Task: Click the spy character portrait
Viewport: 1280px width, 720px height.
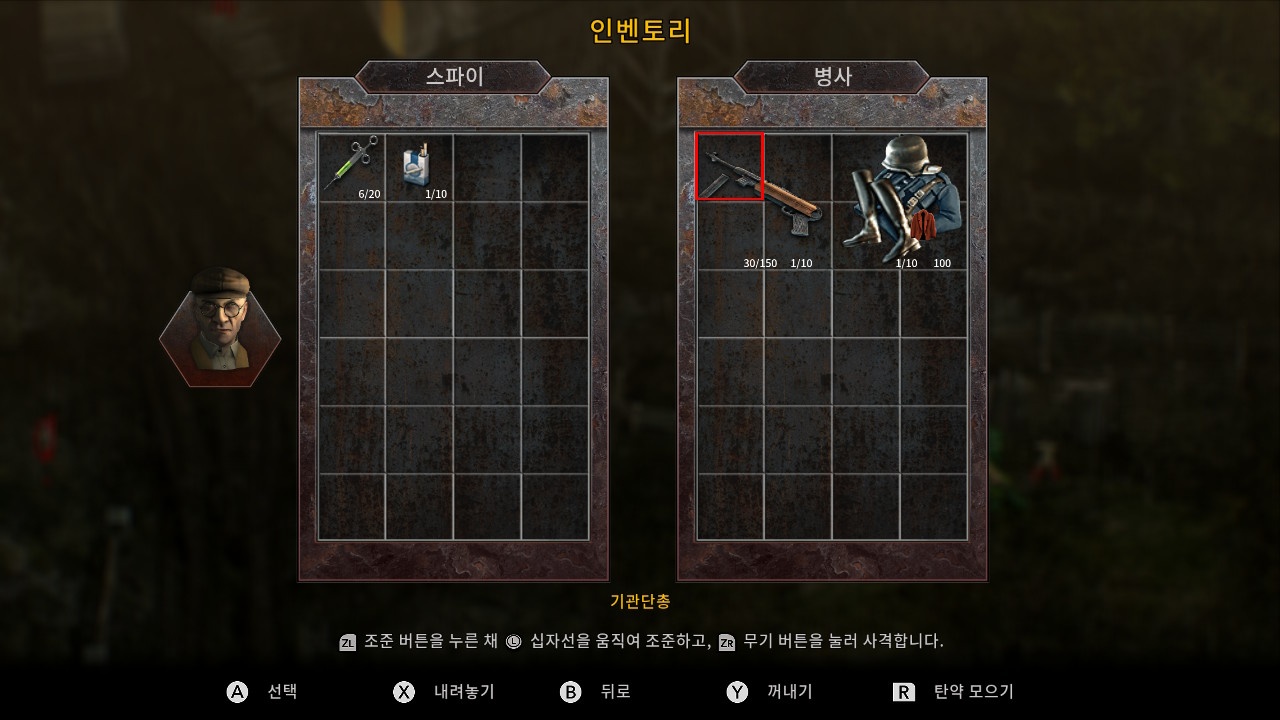Action: click(x=220, y=330)
